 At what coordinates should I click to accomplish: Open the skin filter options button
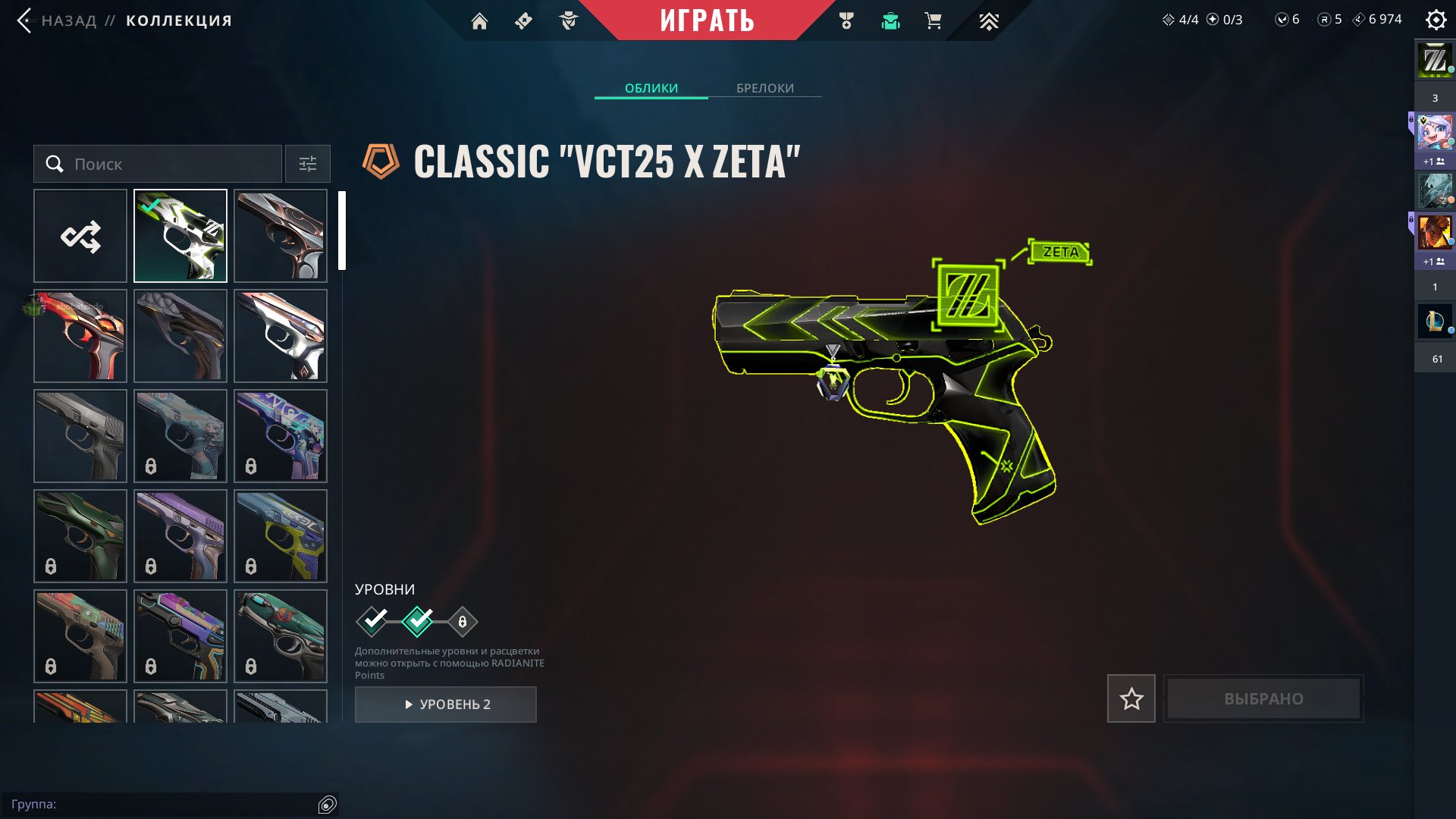tap(307, 164)
